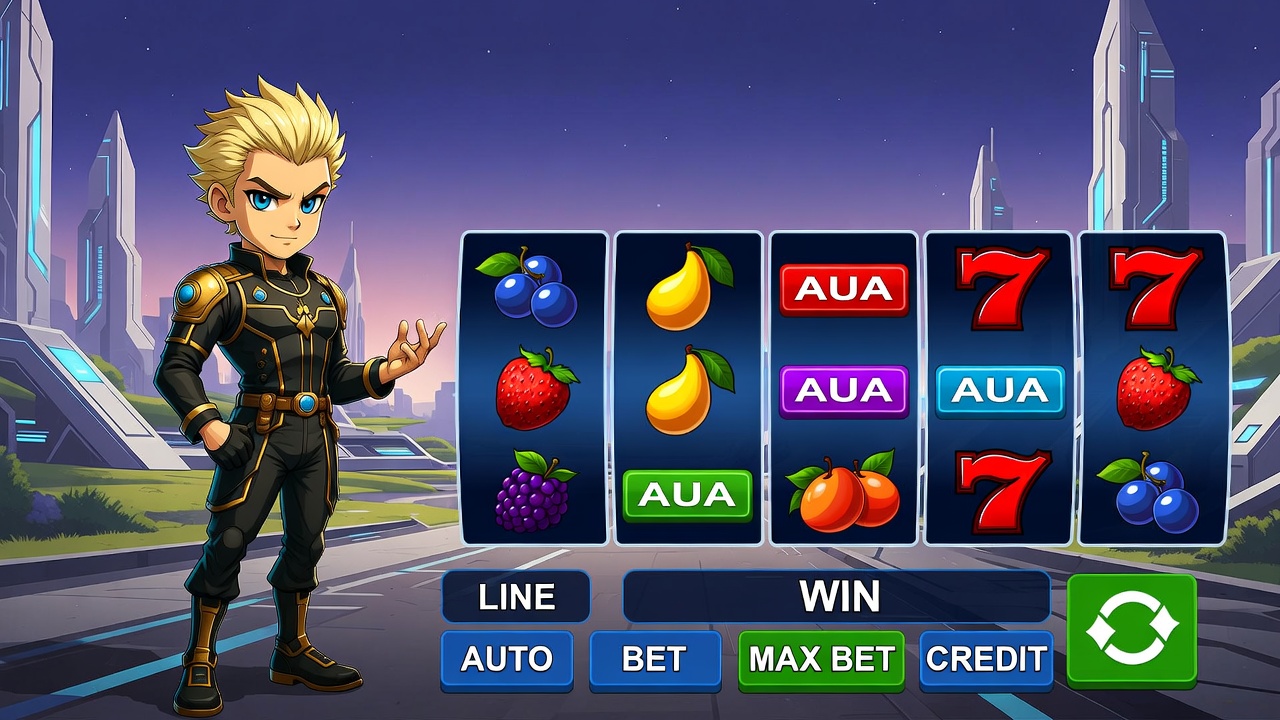Open the BET control
Image resolution: width=1280 pixels, height=720 pixels.
(654, 659)
